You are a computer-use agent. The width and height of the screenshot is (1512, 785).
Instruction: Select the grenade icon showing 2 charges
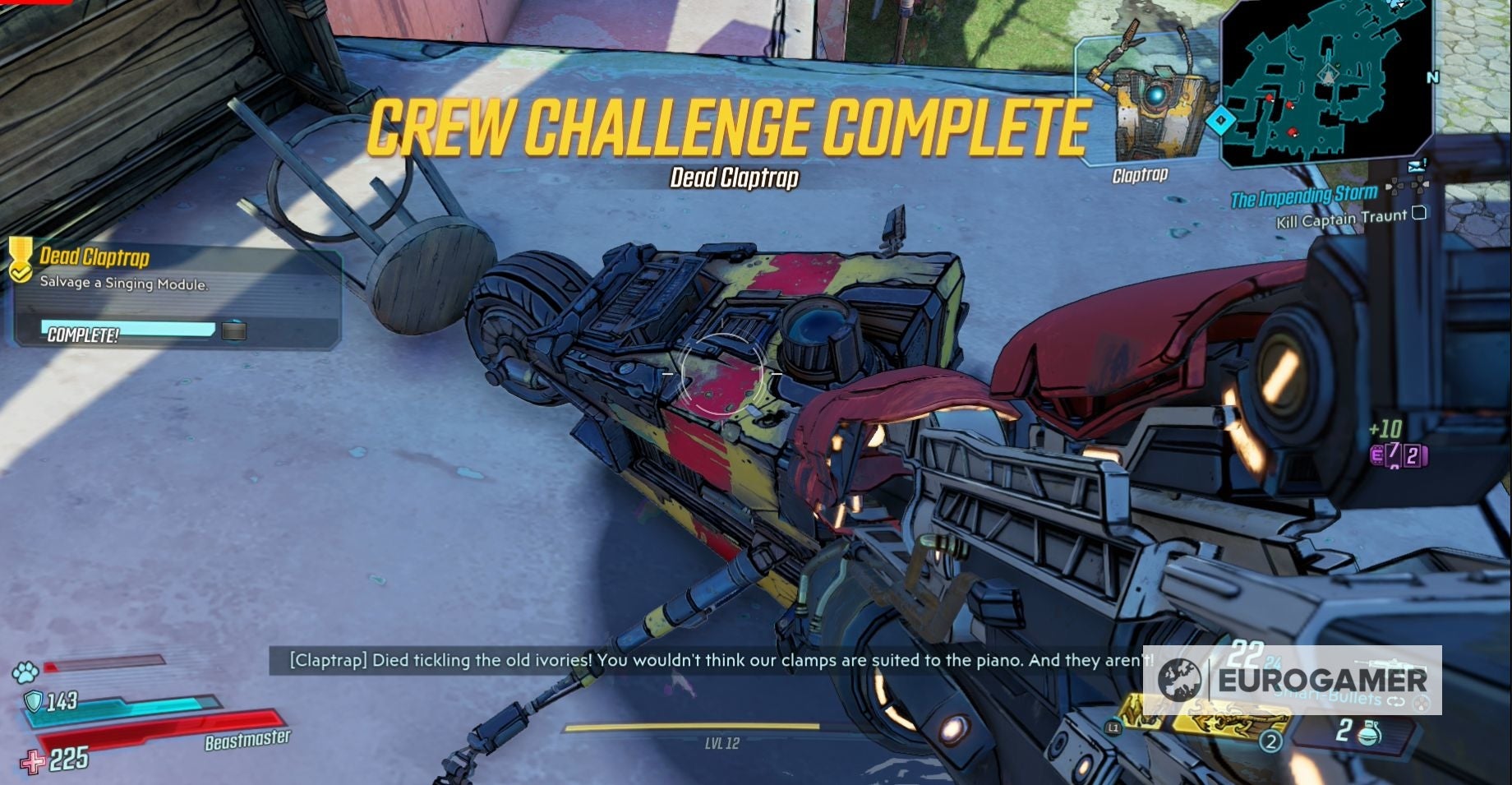(1369, 733)
